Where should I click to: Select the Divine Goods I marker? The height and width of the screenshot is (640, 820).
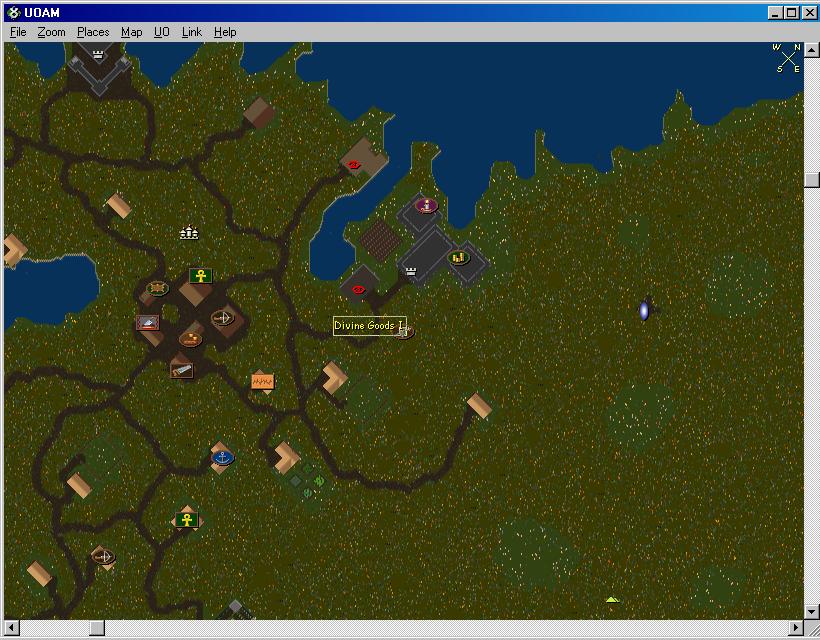point(403,329)
